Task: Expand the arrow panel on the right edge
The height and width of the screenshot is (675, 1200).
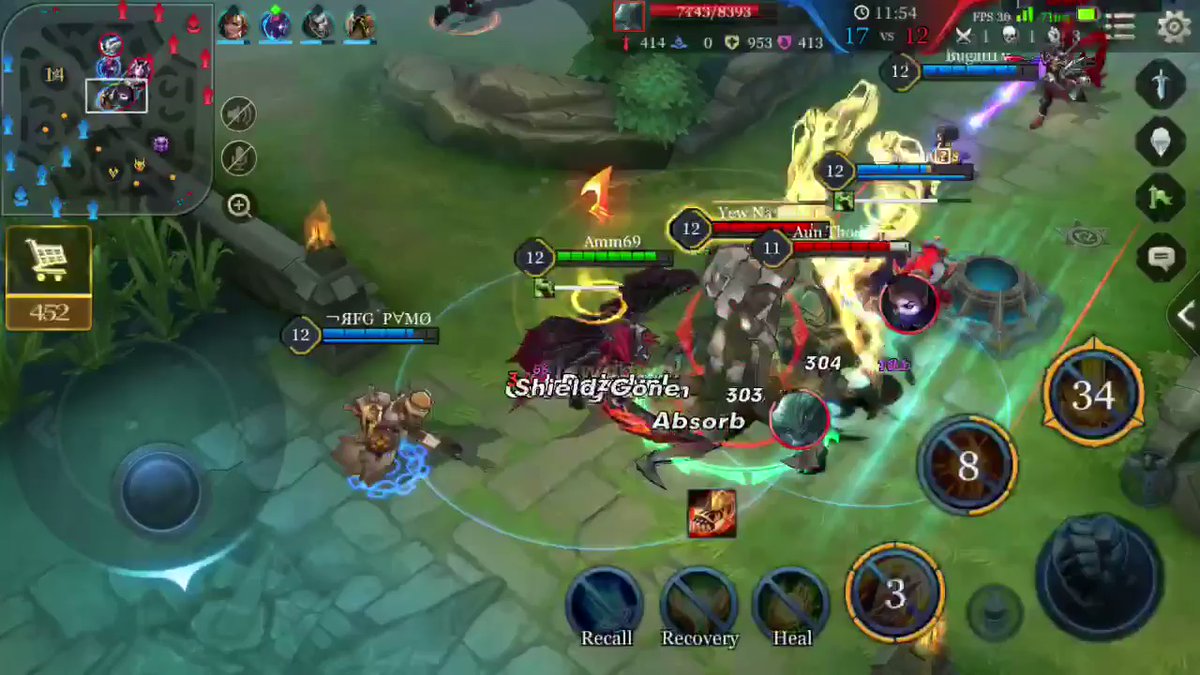Action: click(x=1187, y=316)
